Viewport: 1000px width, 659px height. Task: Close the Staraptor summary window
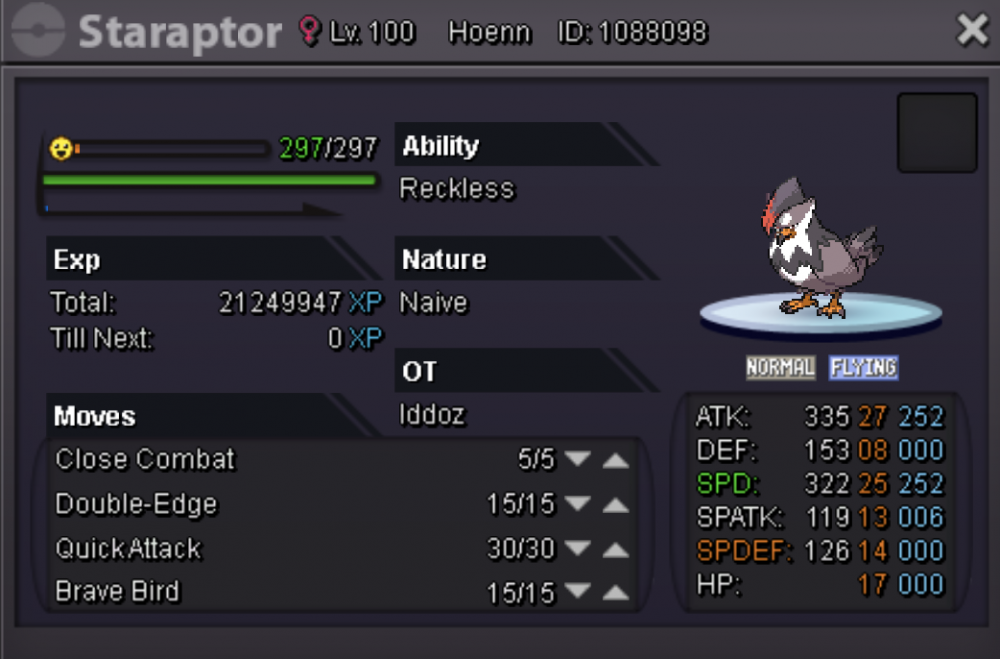coord(972,31)
